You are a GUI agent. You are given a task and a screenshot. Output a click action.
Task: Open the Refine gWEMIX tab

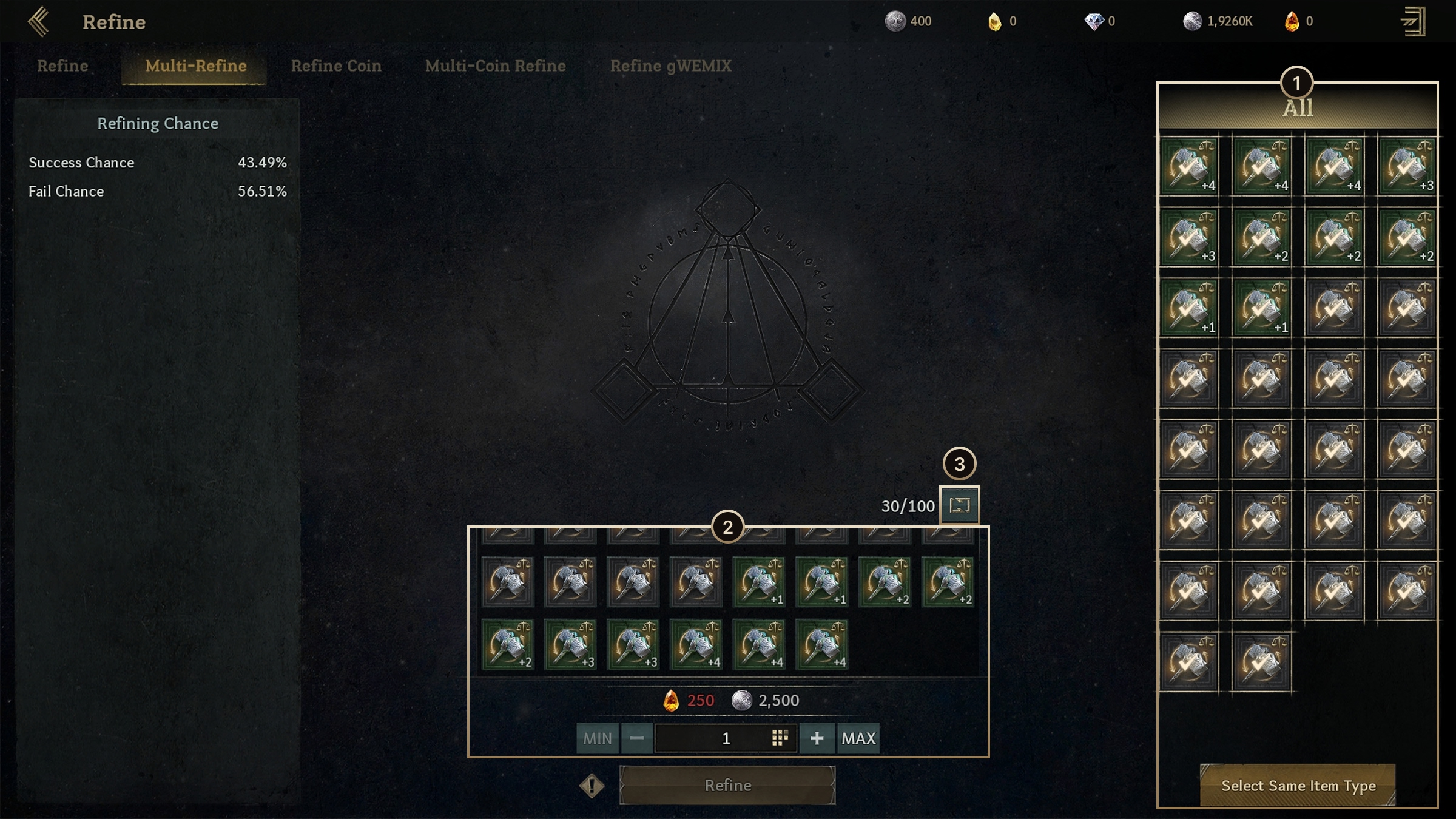coord(670,66)
